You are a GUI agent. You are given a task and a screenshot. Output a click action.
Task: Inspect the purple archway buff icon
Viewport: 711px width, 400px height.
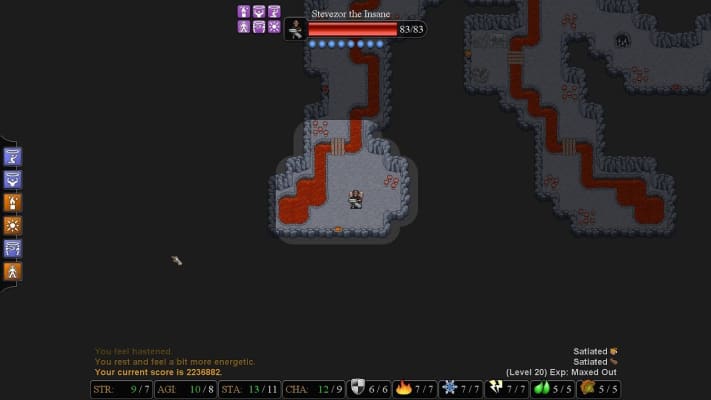259,26
